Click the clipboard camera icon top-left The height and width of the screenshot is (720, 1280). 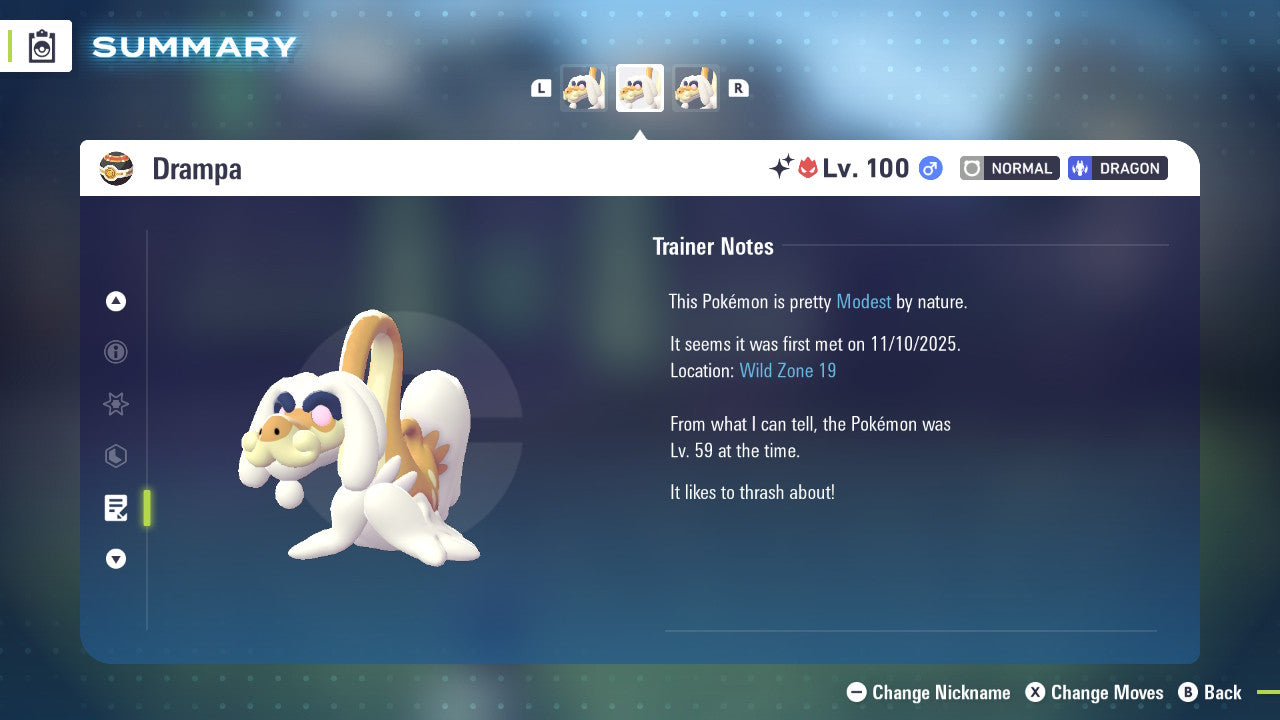pyautogui.click(x=40, y=45)
